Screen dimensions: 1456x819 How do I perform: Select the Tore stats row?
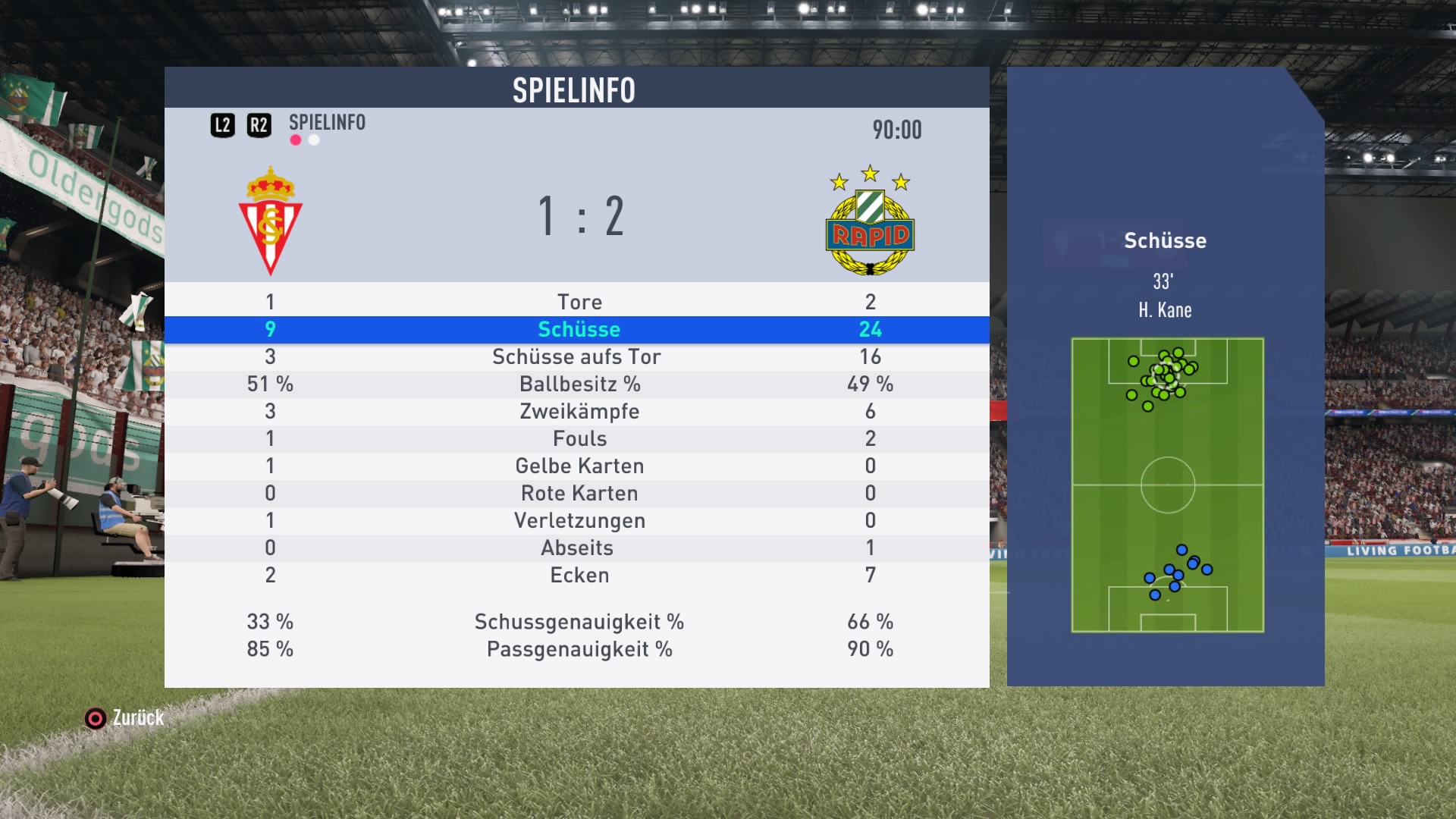coord(579,302)
